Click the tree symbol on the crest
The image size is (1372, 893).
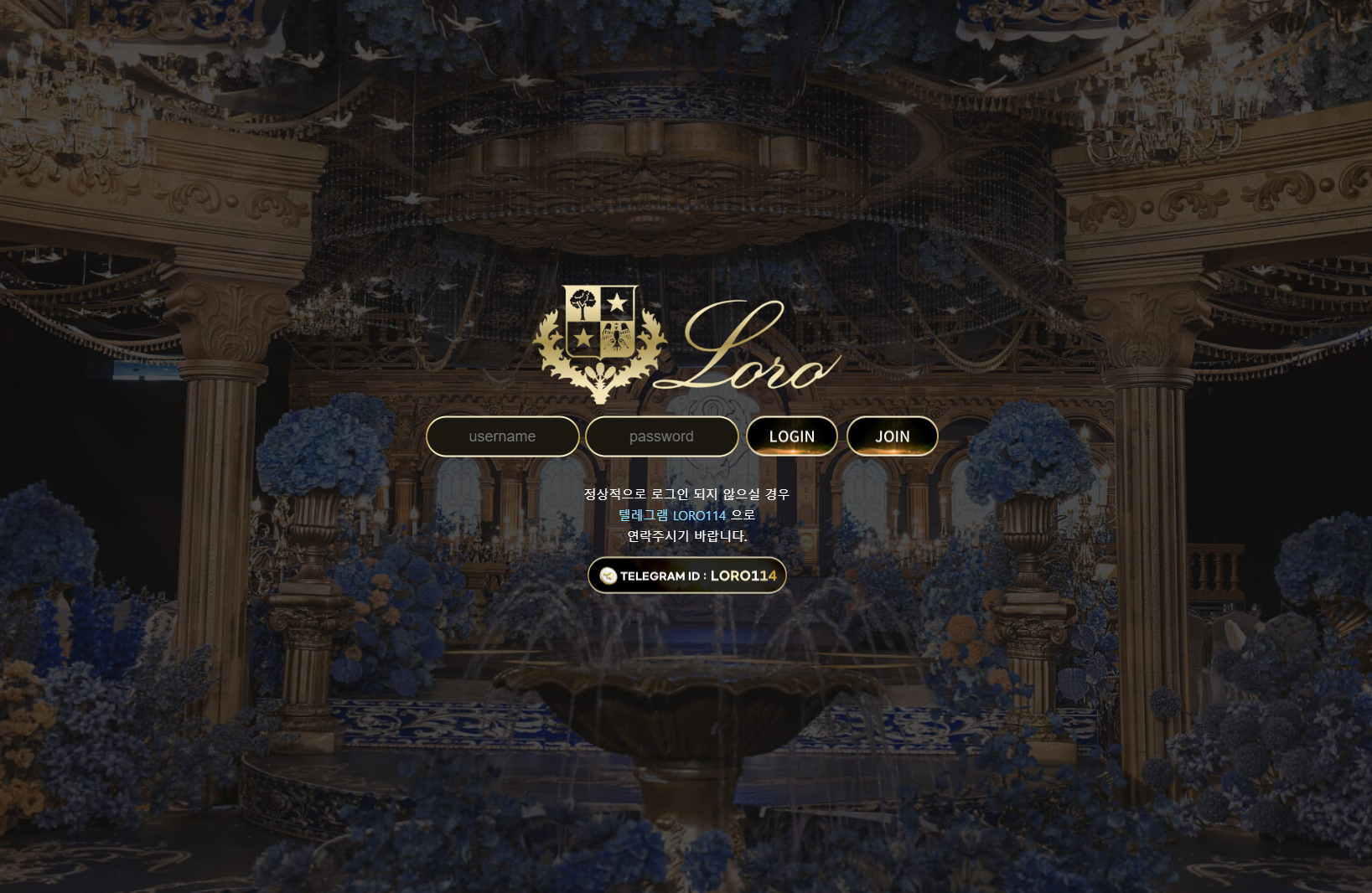581,302
